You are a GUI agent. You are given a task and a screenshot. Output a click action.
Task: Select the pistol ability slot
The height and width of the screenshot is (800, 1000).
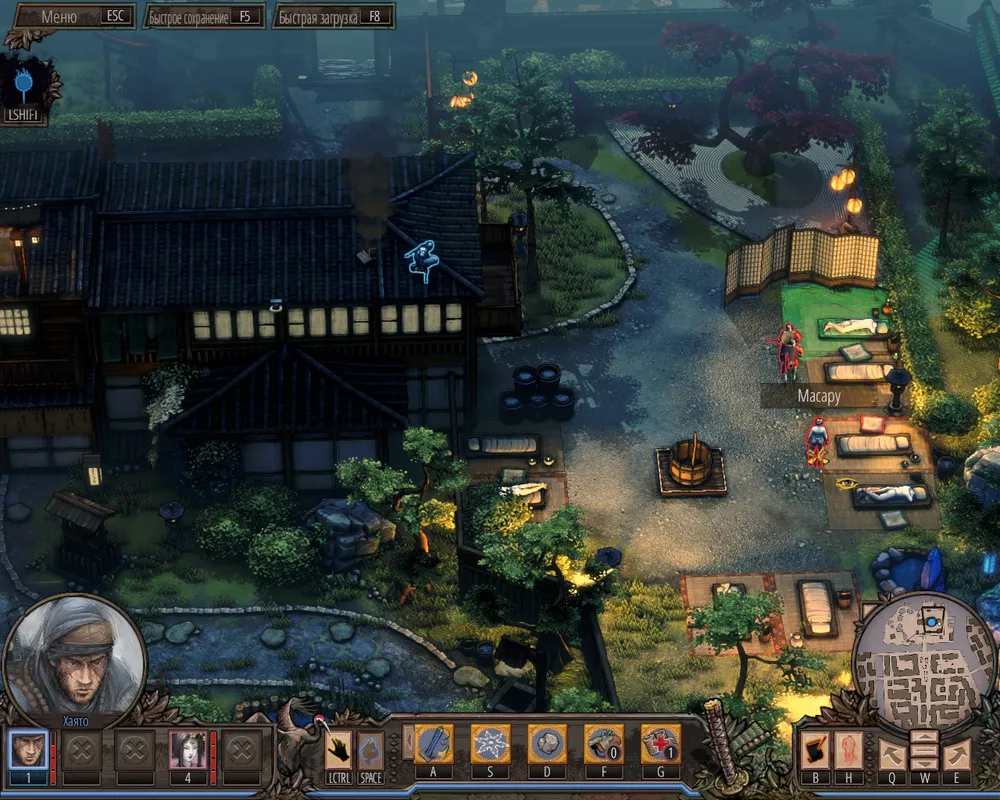(603, 745)
